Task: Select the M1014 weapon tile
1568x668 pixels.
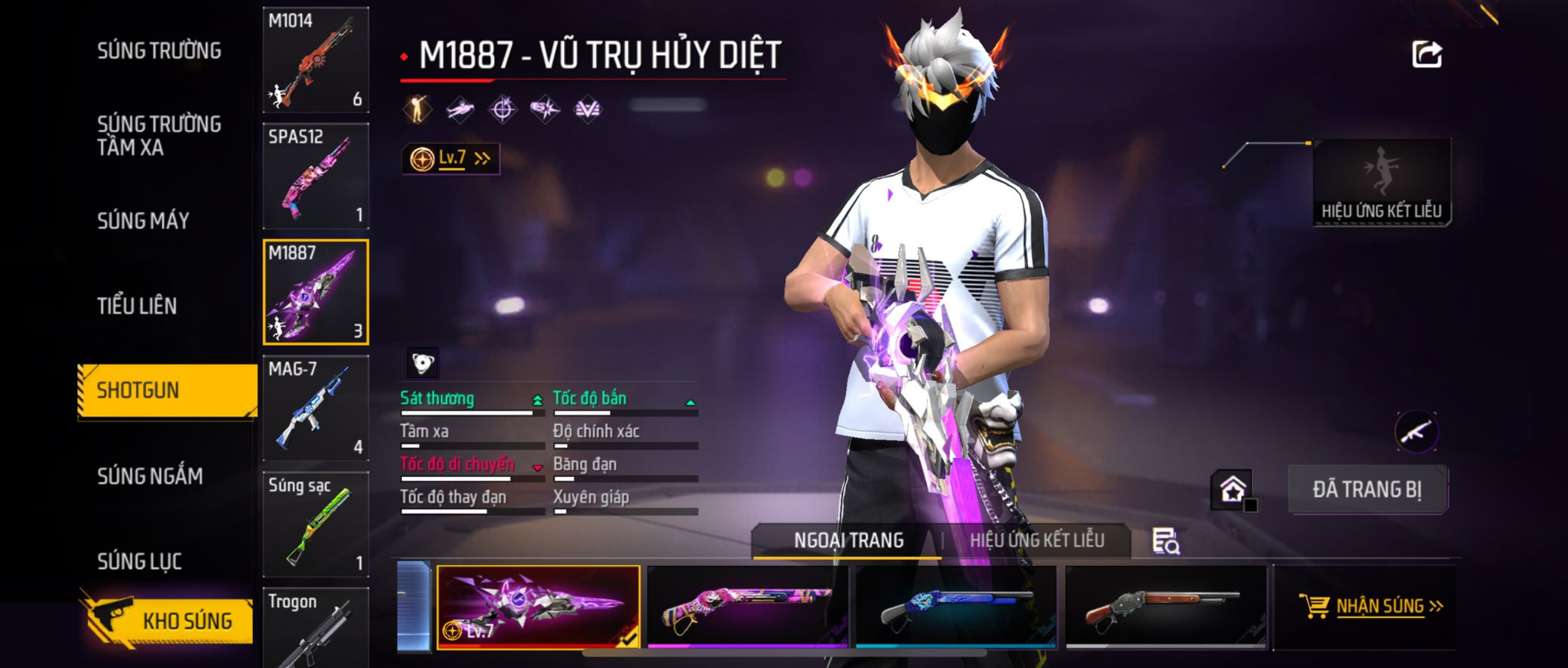Action: point(316,60)
